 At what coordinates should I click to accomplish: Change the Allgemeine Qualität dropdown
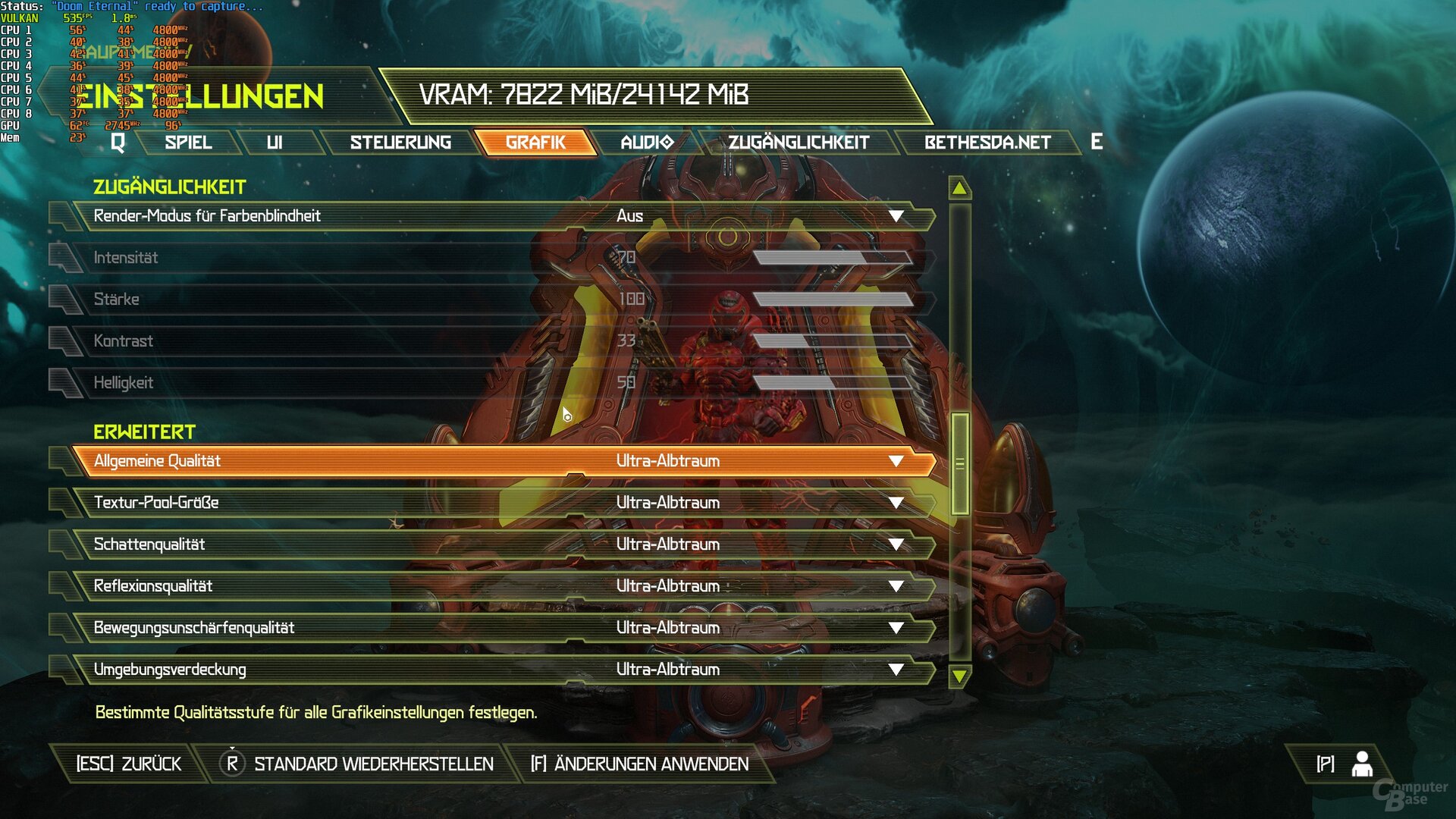pos(896,461)
